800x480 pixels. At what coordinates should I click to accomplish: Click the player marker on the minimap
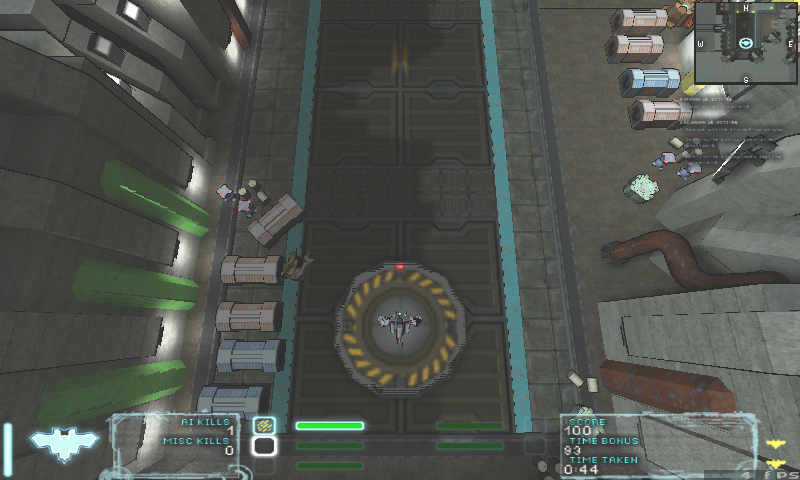click(746, 43)
